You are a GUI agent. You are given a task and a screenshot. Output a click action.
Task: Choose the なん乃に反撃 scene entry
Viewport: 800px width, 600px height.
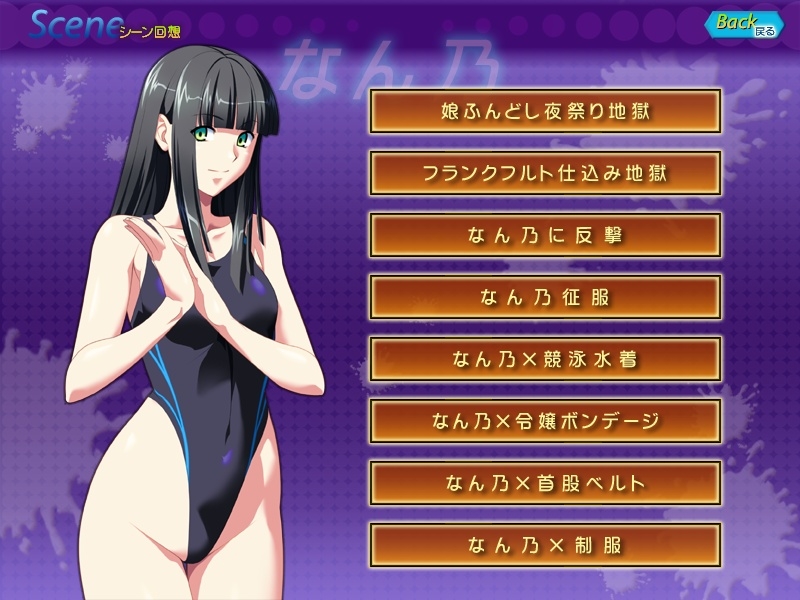point(545,235)
